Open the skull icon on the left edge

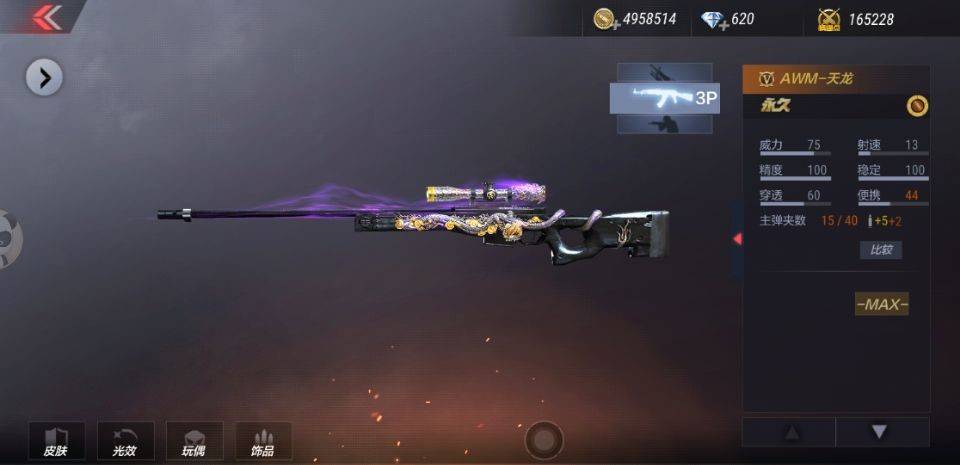pyautogui.click(x=8, y=238)
